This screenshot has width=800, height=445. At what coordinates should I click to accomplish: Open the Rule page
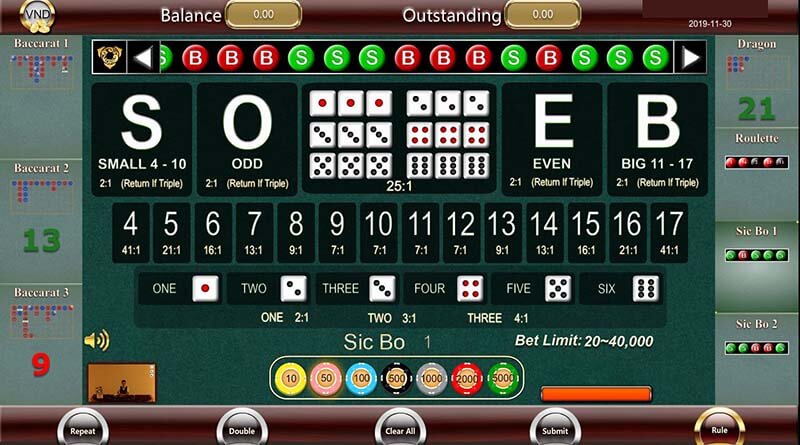[719, 428]
